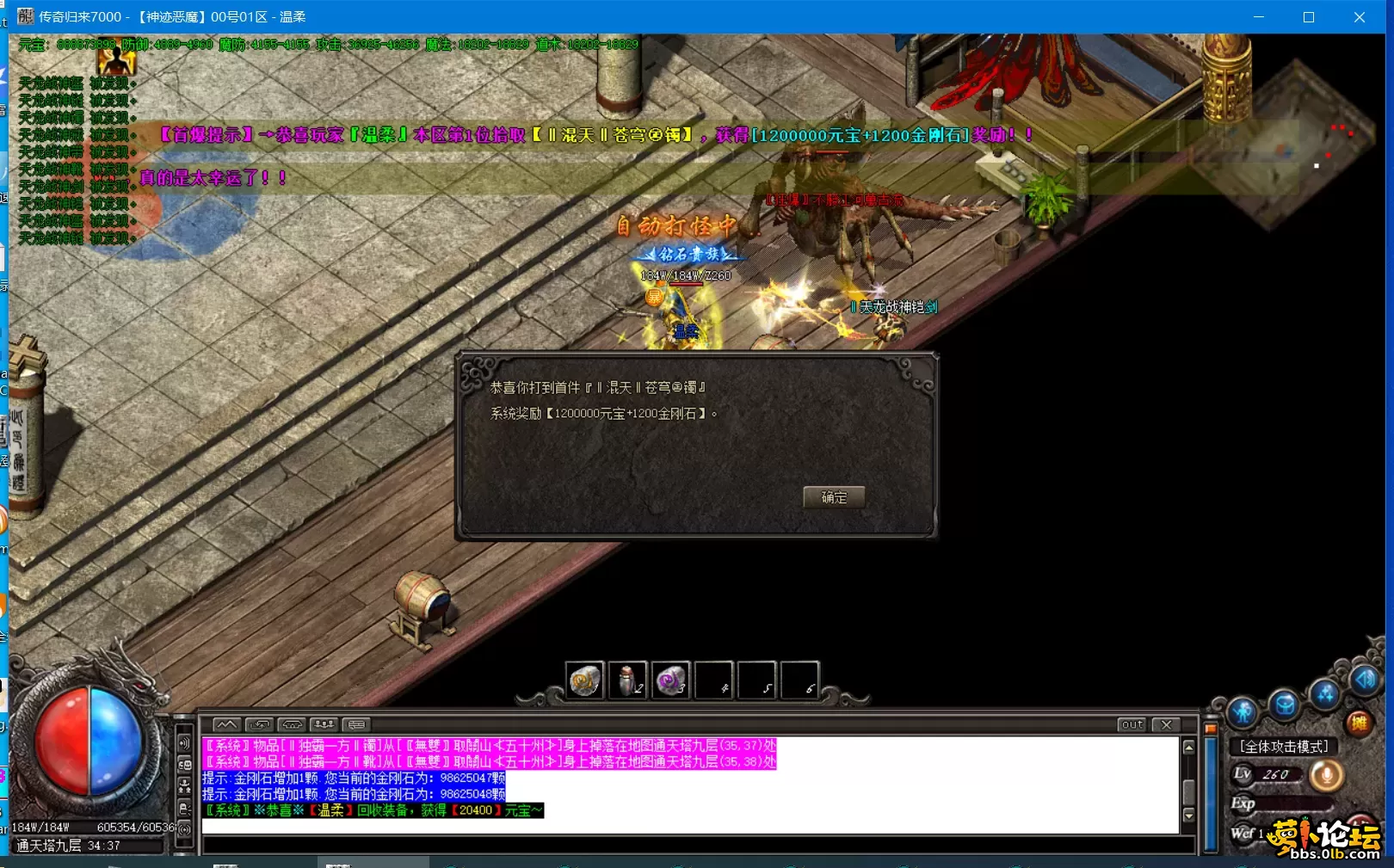
Task: Toggle the 全体攻击模式 attack mode
Action: click(1285, 746)
